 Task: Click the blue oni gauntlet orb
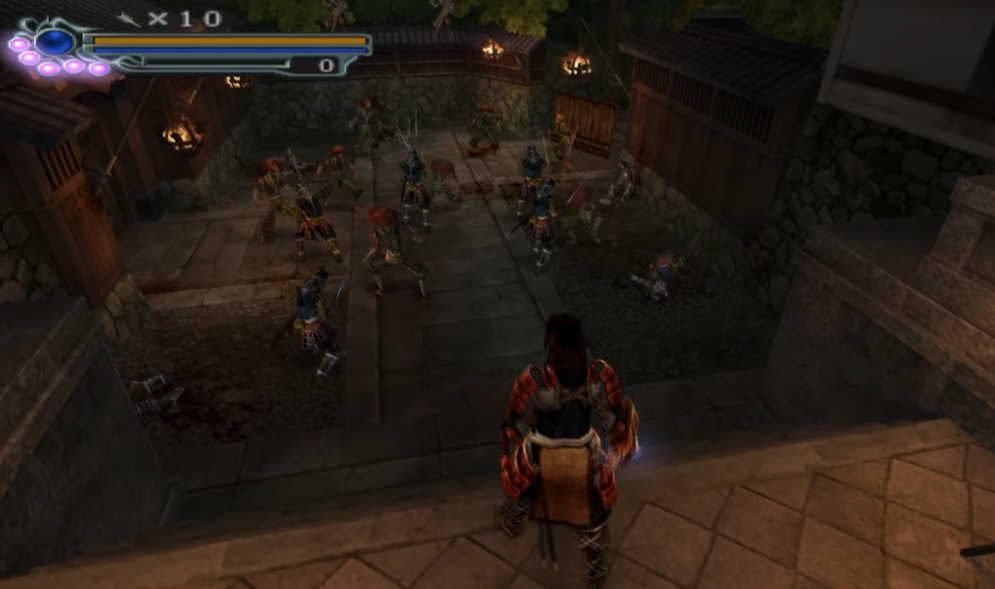point(55,42)
